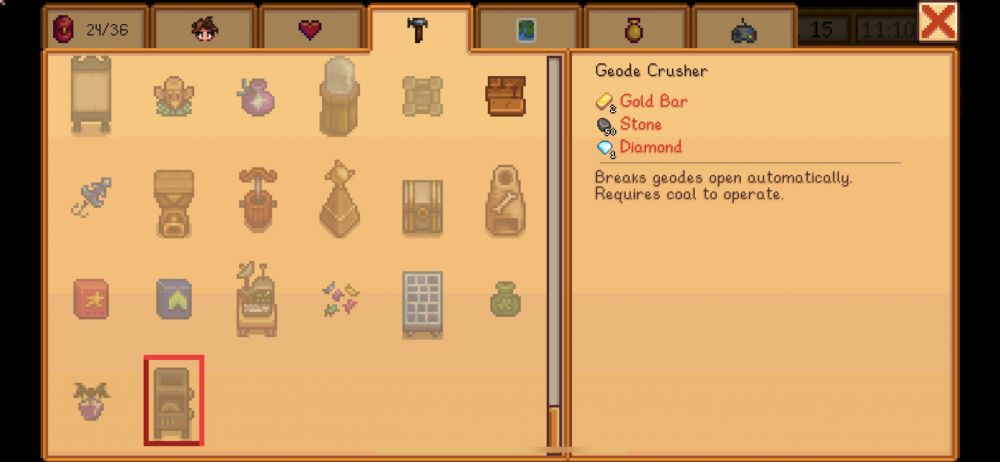Close the crafting menu with the X
Screen dimensions: 1000x462
[x=937, y=22]
